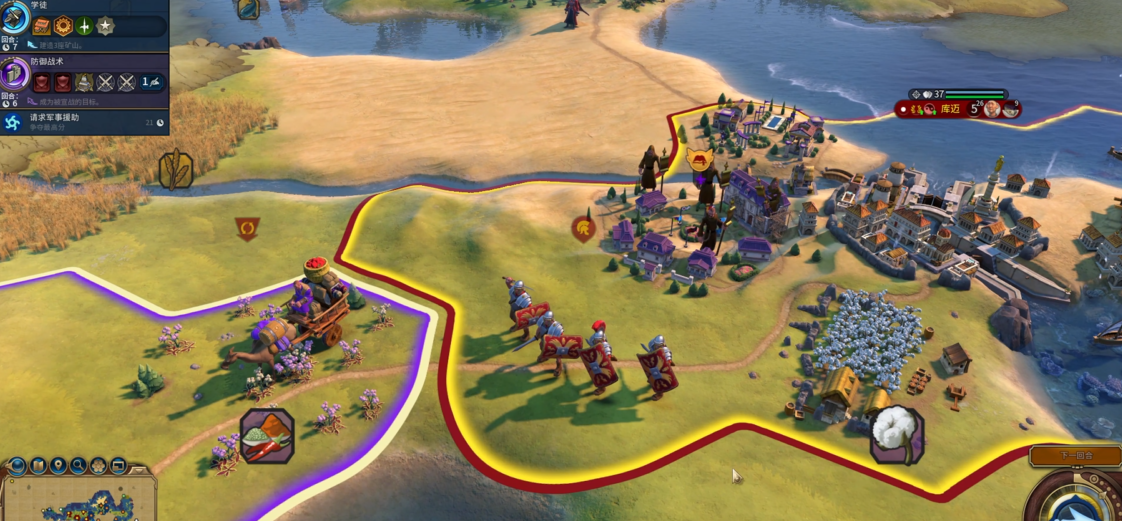Select the trader unit flag icon
This screenshot has width=1122, height=521.
pyautogui.click(x=247, y=230)
